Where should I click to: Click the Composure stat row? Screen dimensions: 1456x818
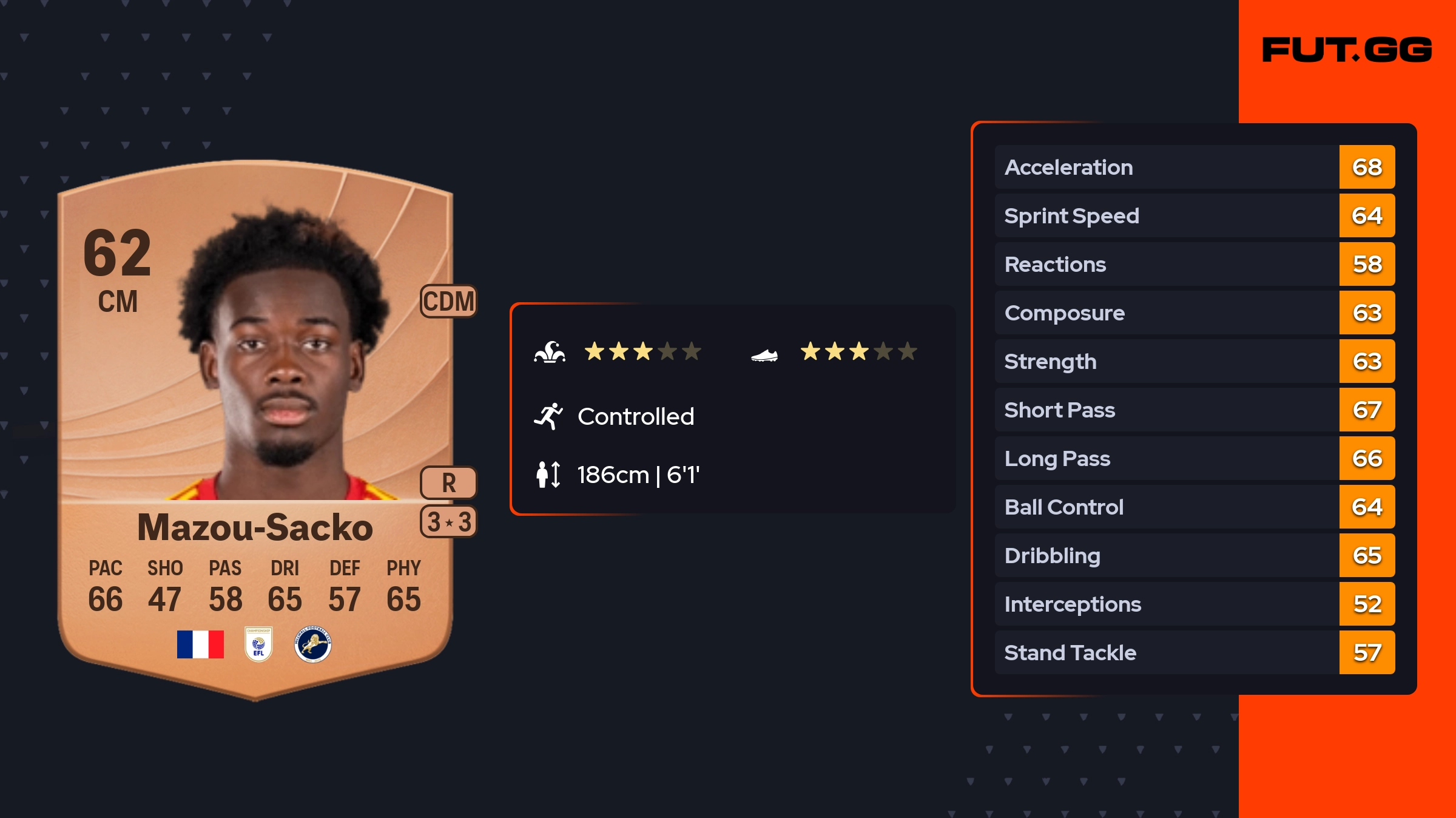(1194, 313)
